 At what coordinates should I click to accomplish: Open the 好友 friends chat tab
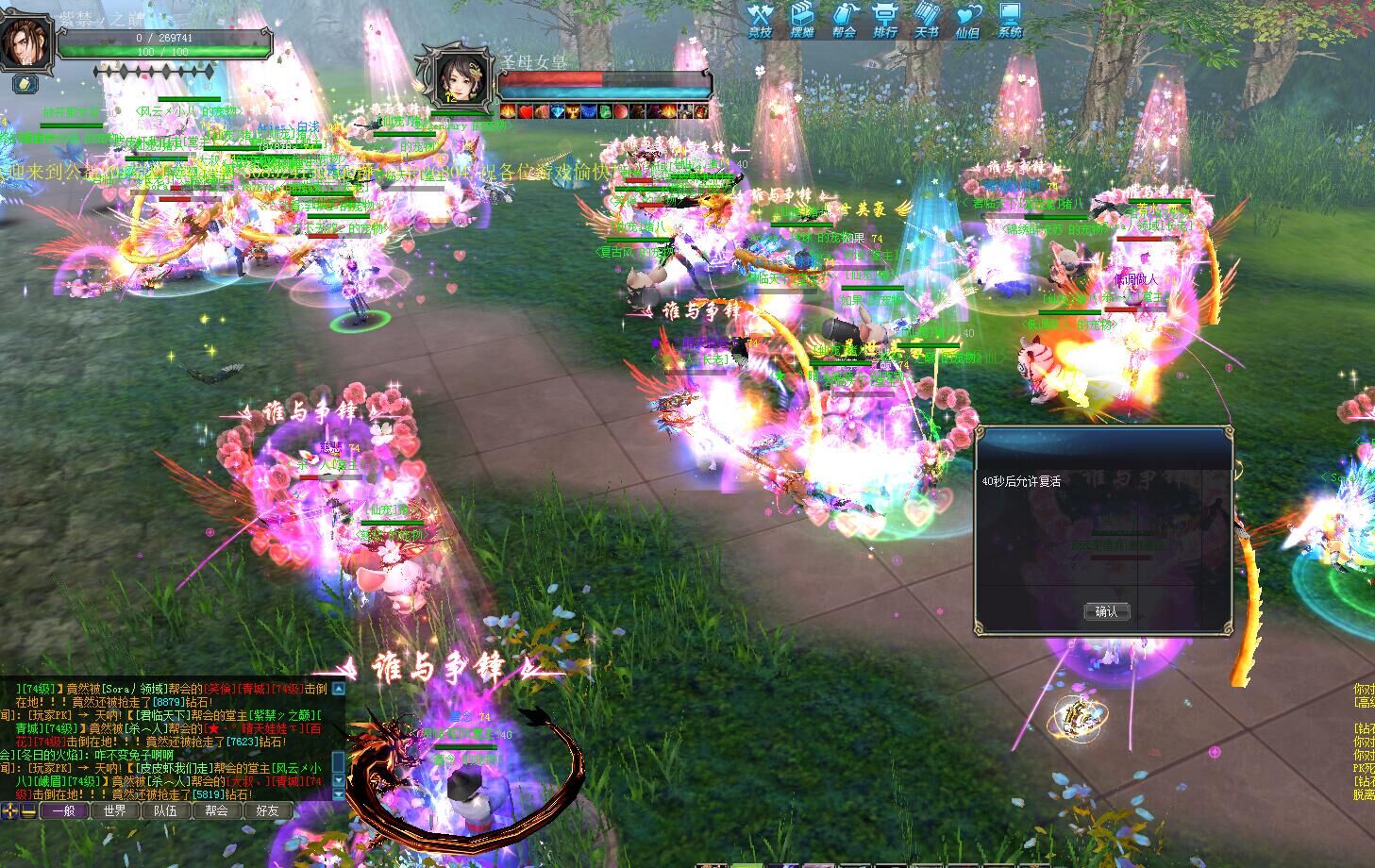point(268,810)
